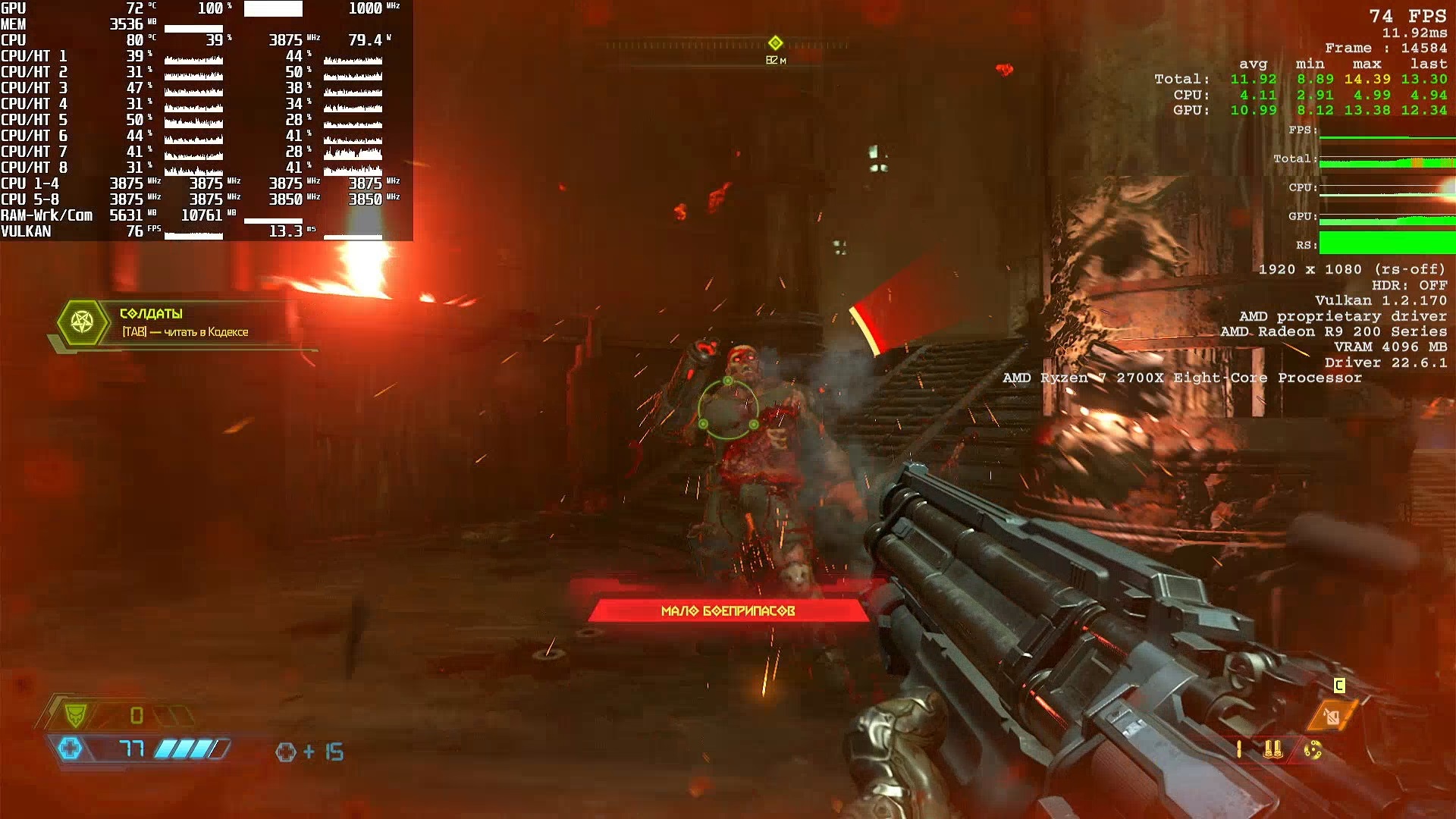This screenshot has height=819, width=1456.
Task: Click the shotgun shells ammo icon
Action: click(x=1273, y=750)
